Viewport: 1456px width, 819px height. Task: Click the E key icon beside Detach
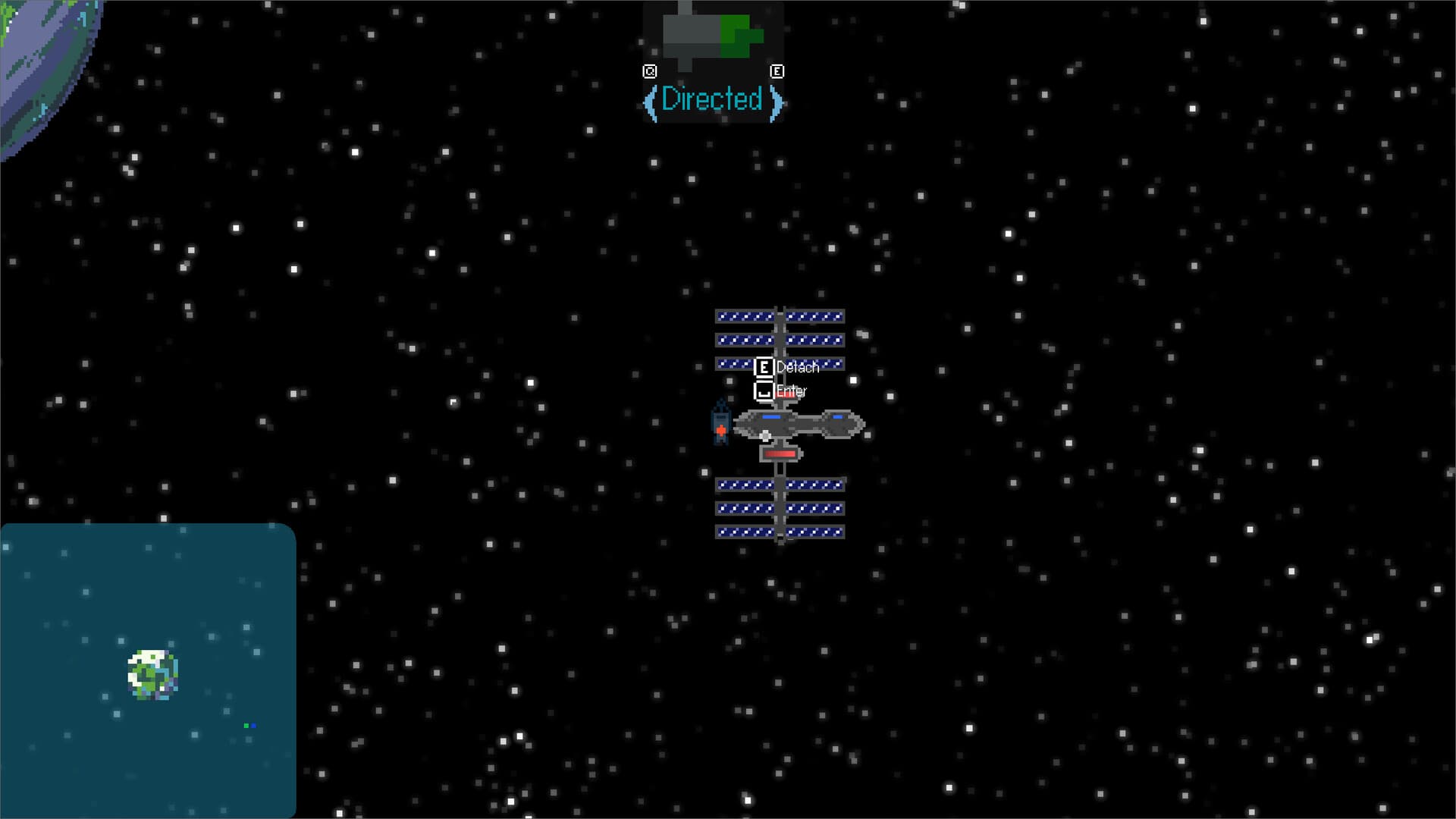[765, 366]
